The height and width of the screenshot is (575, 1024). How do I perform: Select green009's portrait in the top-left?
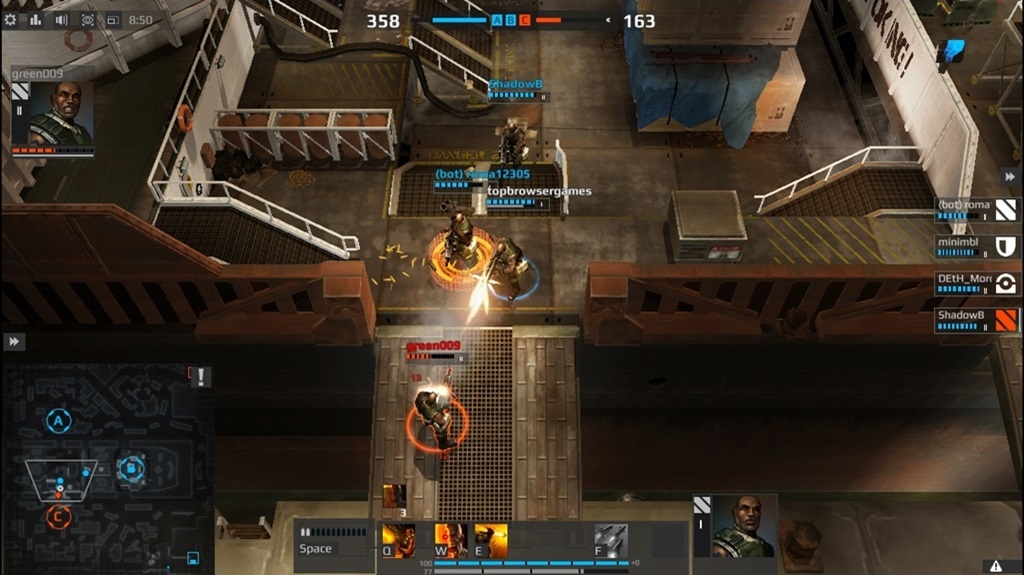pos(60,112)
